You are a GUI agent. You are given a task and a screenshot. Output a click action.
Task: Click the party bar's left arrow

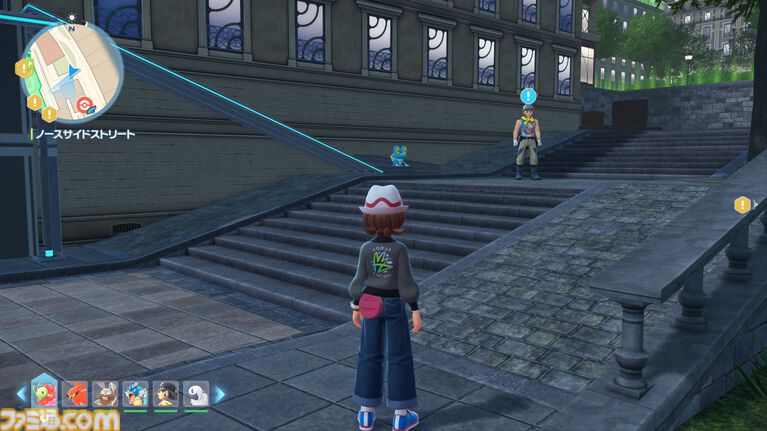21,394
